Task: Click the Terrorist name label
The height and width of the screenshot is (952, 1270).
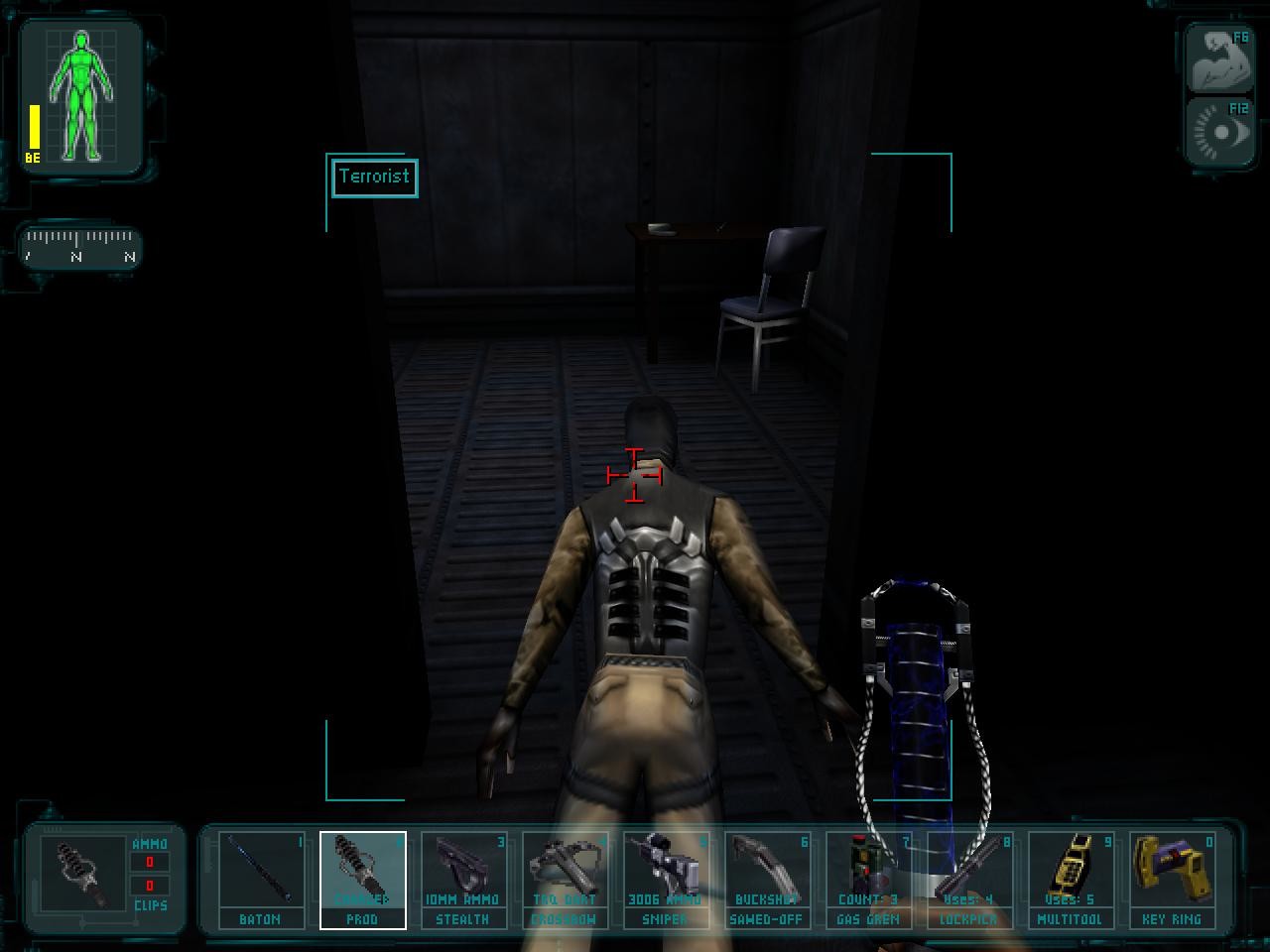Action: coord(374,177)
